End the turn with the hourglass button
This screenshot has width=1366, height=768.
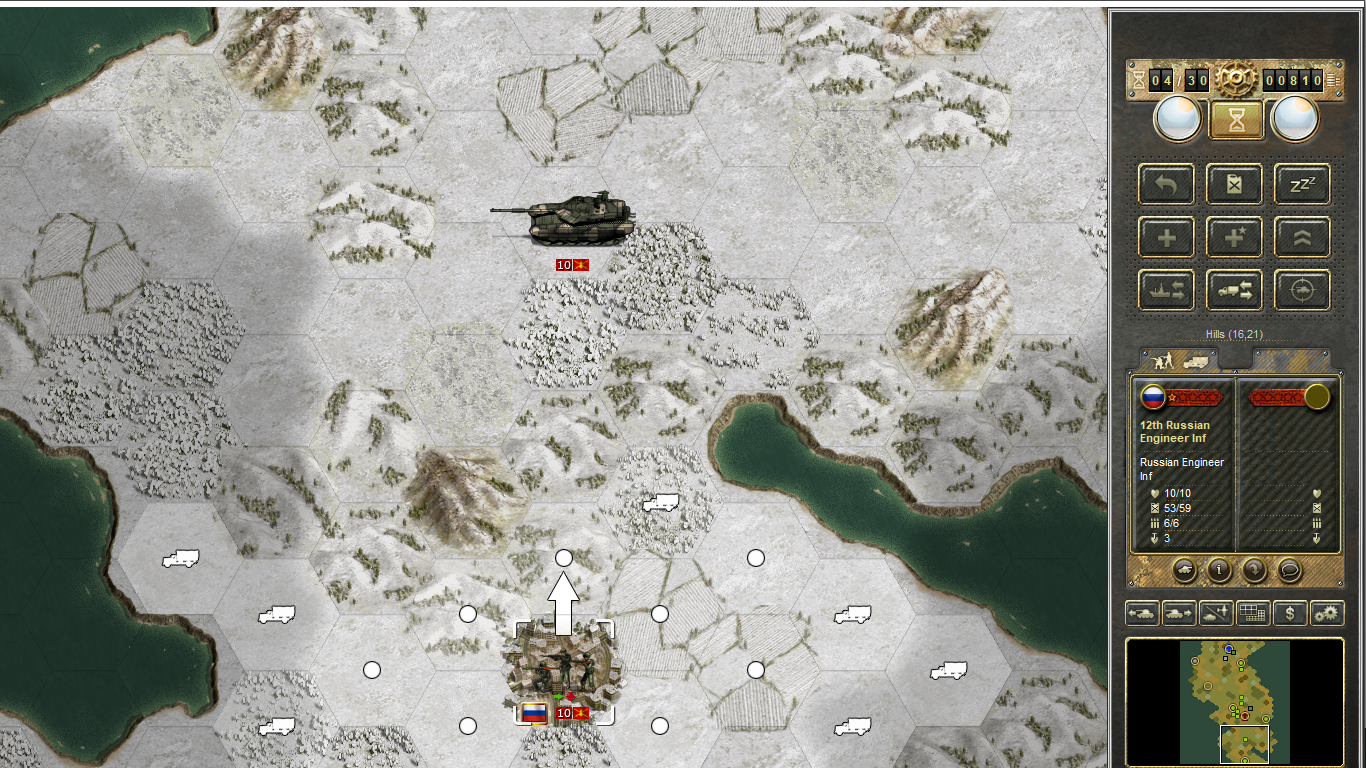pos(1236,119)
